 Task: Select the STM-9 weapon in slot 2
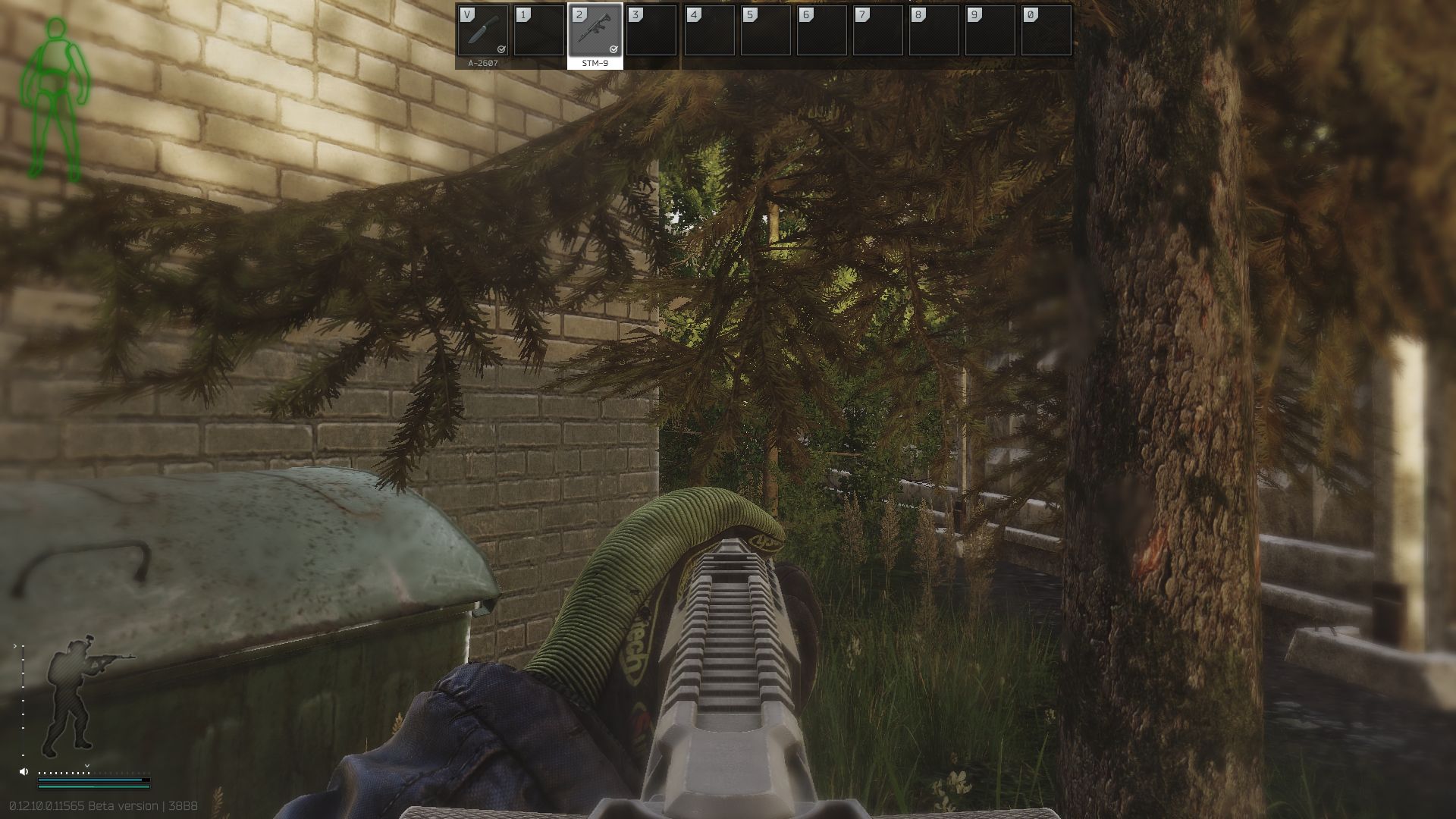[x=595, y=32]
